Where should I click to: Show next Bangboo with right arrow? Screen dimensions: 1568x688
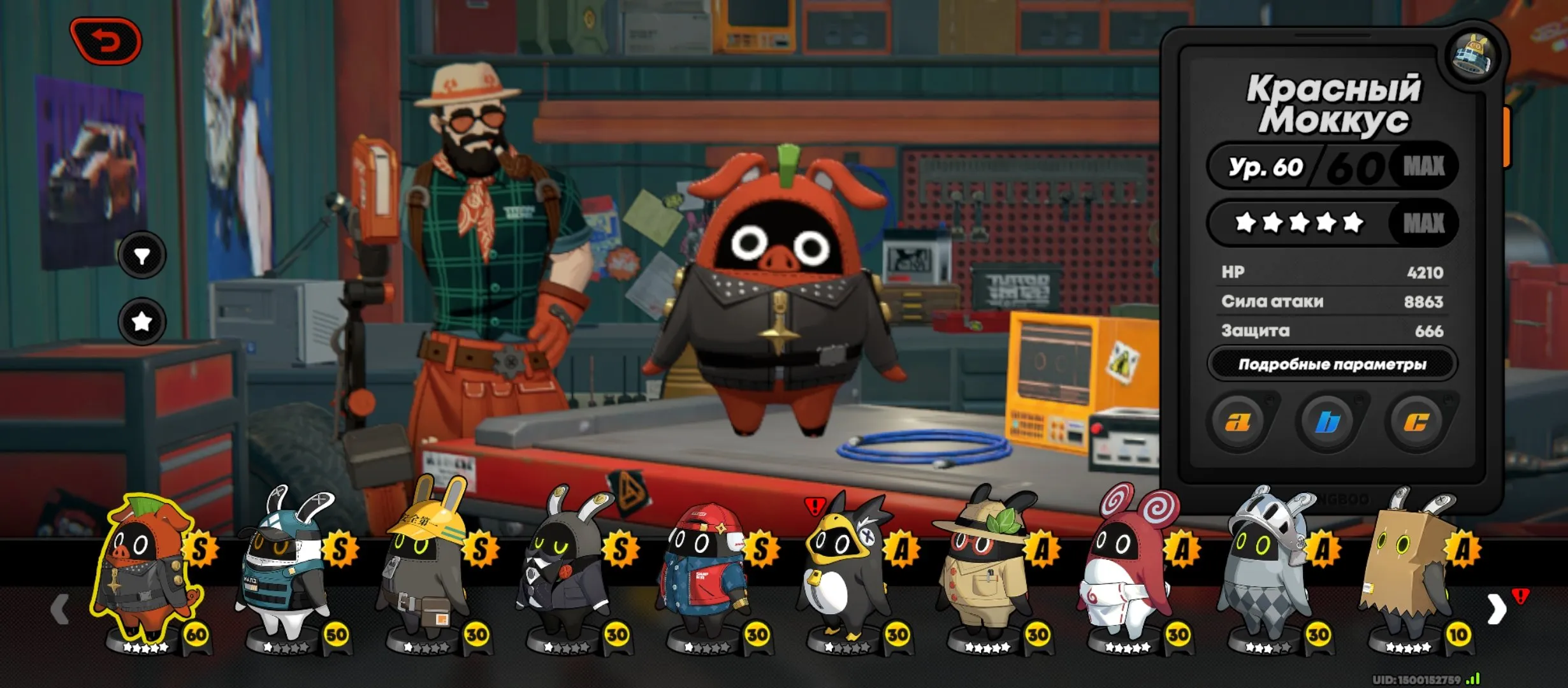1497,610
